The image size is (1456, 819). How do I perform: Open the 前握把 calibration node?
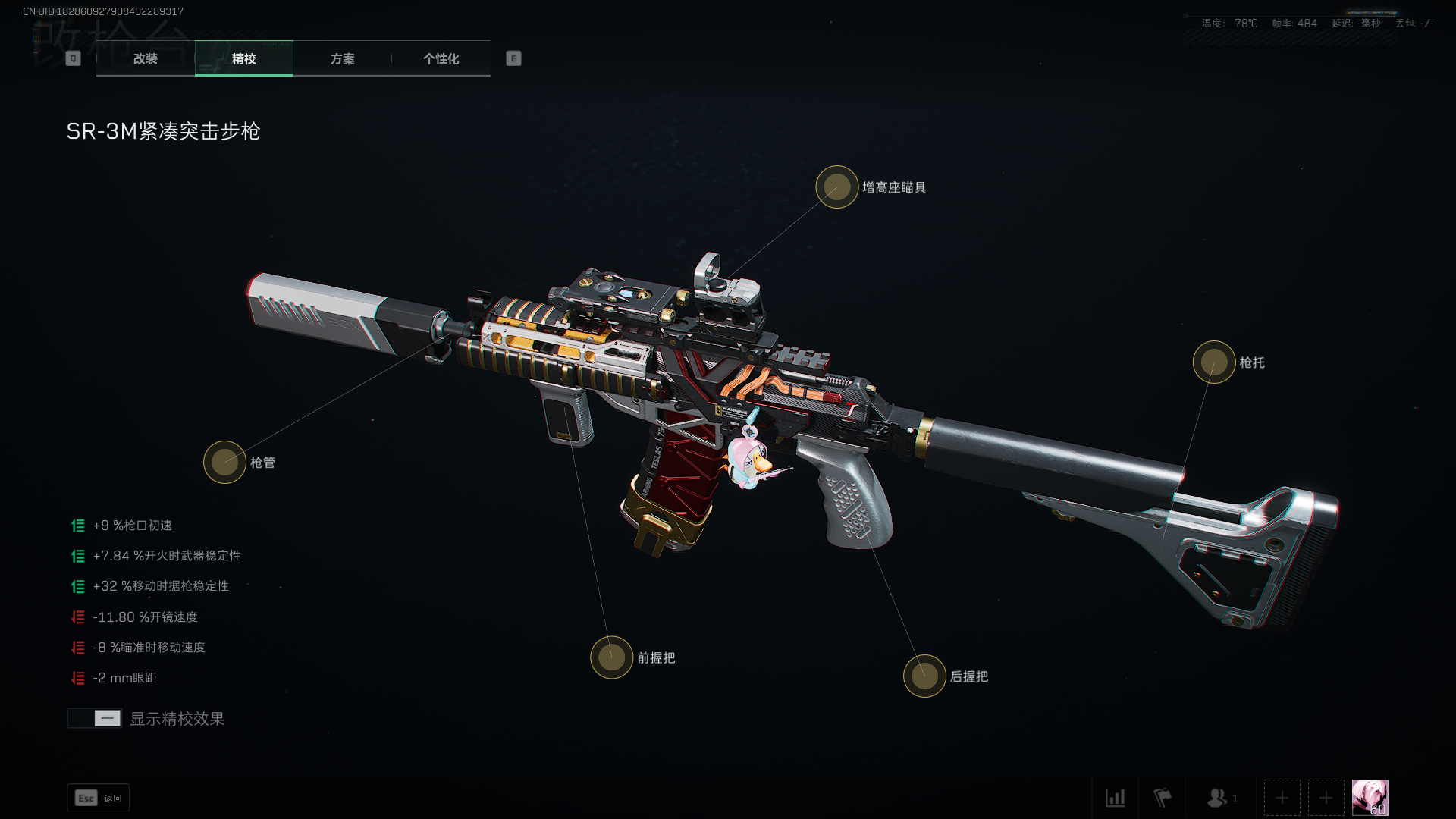pyautogui.click(x=611, y=657)
